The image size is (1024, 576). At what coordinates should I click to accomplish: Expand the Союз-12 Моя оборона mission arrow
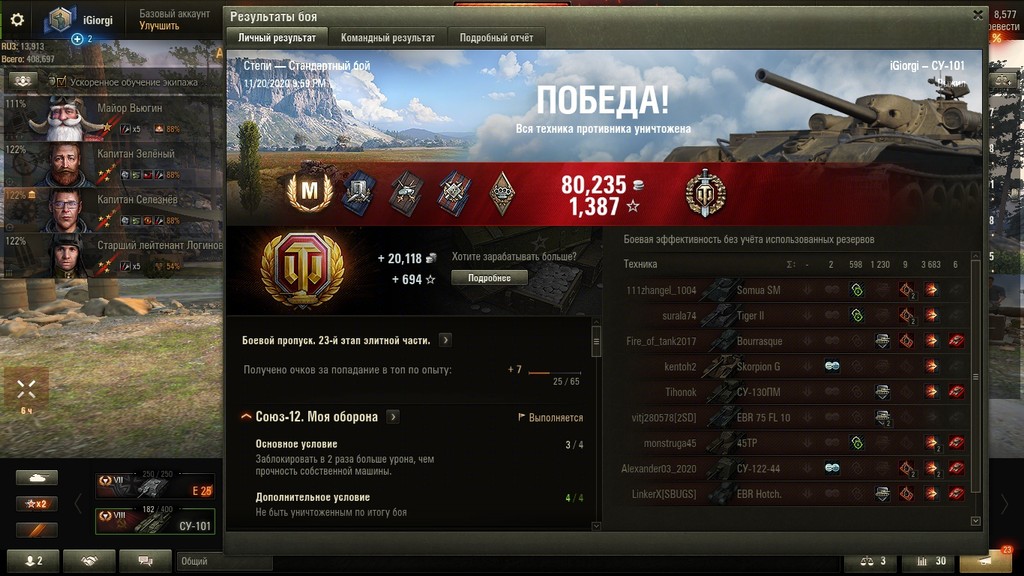[x=394, y=417]
